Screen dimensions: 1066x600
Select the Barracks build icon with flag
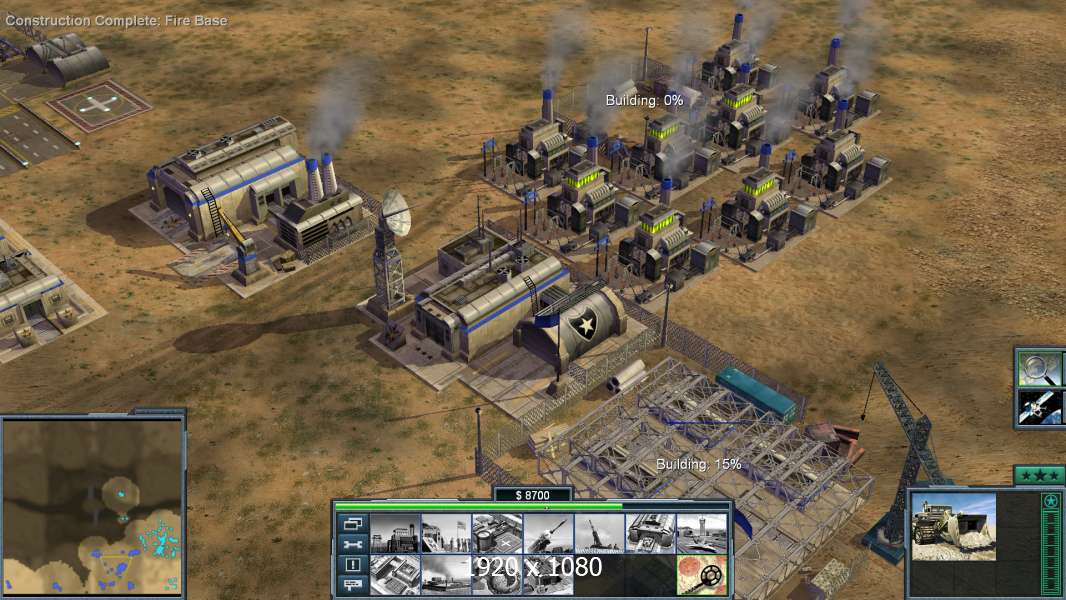coord(446,534)
